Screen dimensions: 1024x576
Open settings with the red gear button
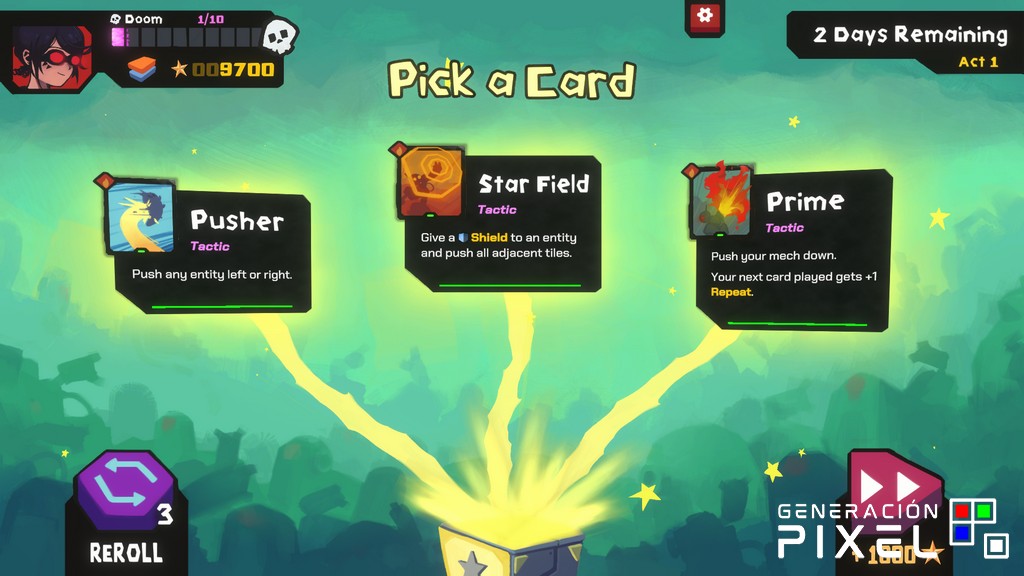[x=705, y=16]
